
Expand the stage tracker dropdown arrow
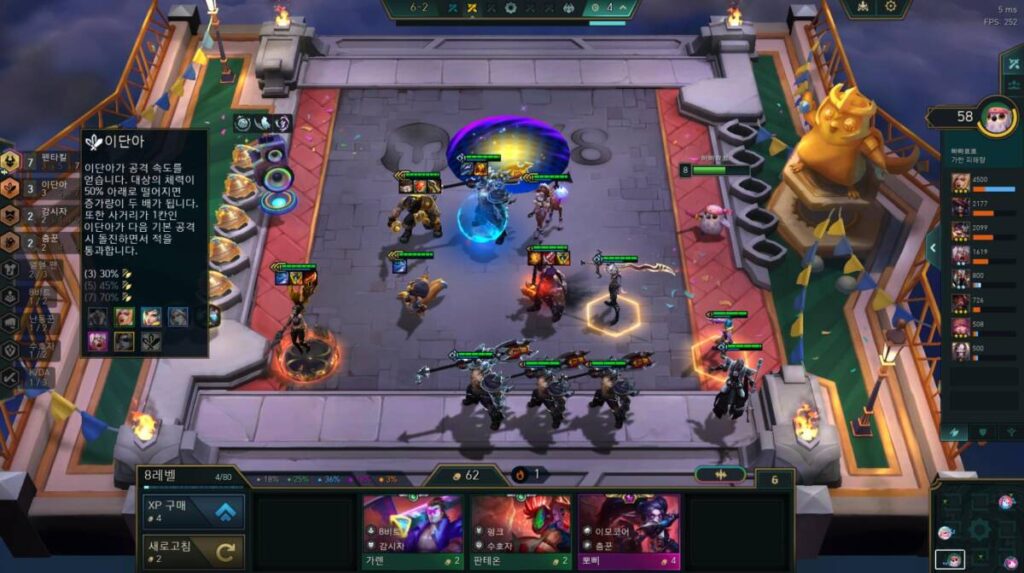click(624, 9)
